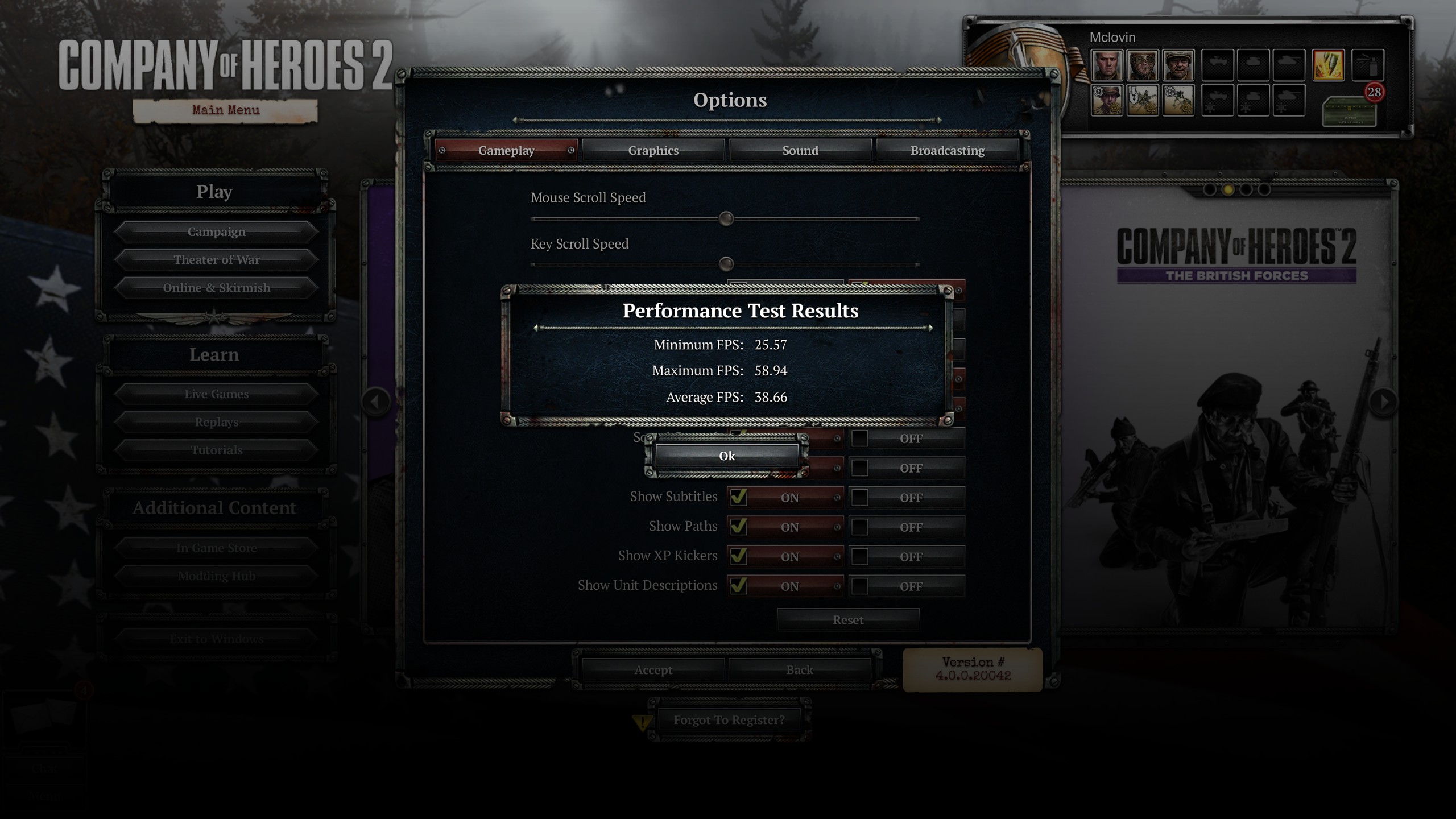This screenshot has height=819, width=1456.
Task: Toggle Show Unit Descriptions ON
Action: click(738, 586)
